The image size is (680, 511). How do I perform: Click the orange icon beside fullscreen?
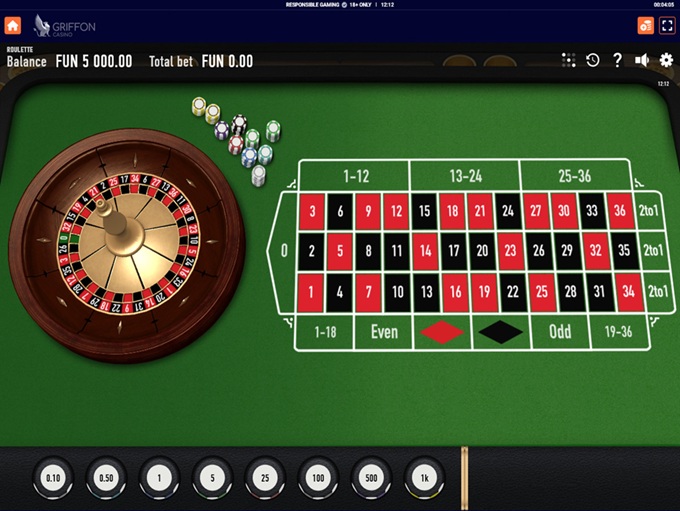click(x=645, y=25)
